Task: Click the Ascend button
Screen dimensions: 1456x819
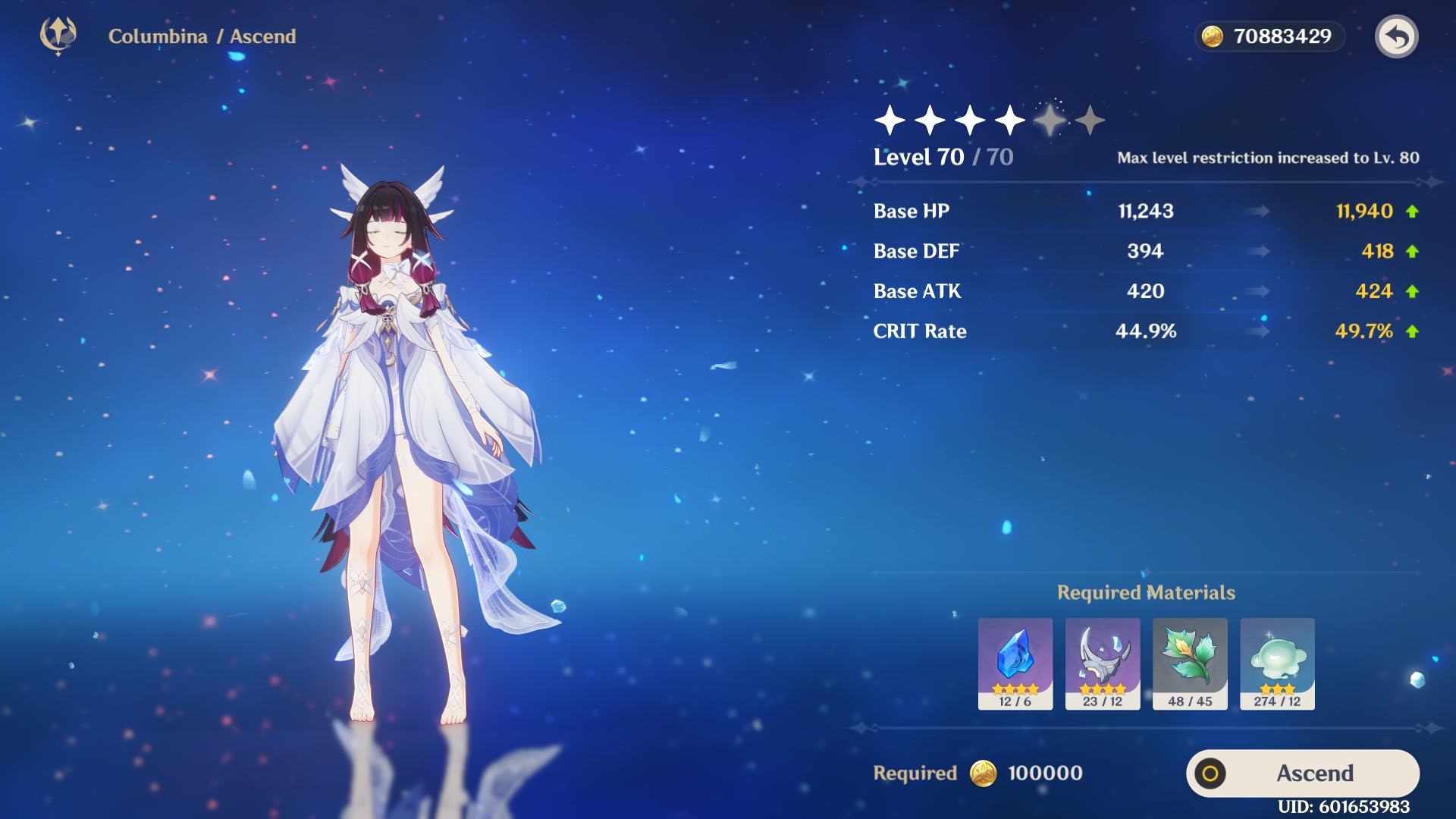Action: pyautogui.click(x=1302, y=773)
